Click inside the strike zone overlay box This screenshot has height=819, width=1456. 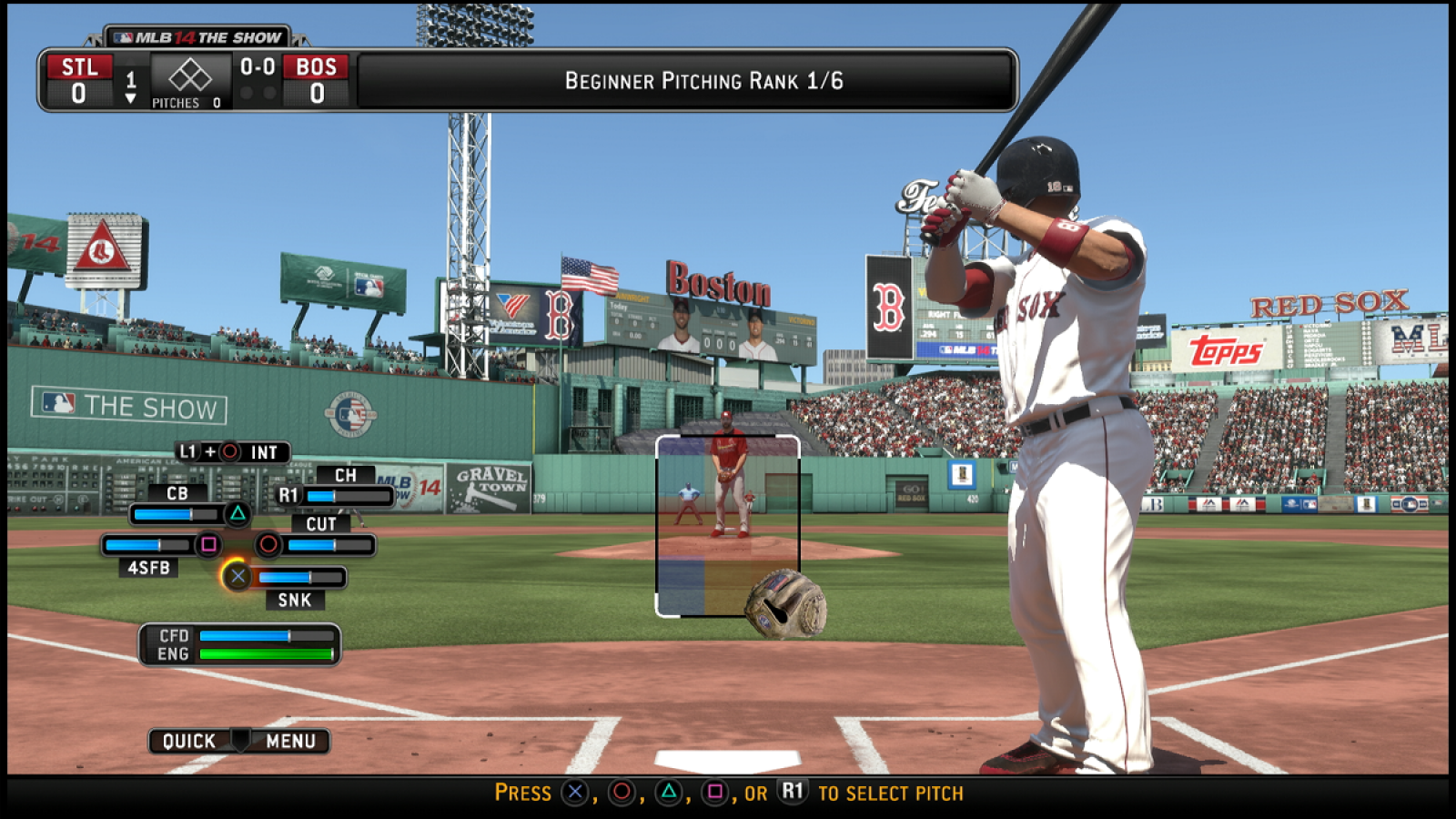point(728,523)
